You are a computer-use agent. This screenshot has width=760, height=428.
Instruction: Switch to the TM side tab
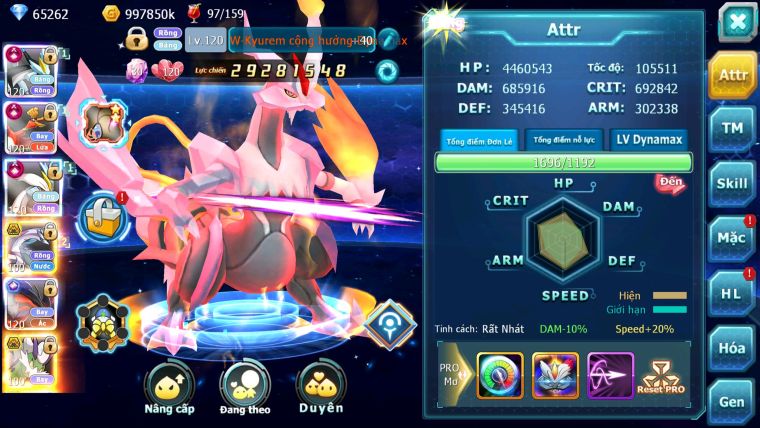coord(732,128)
